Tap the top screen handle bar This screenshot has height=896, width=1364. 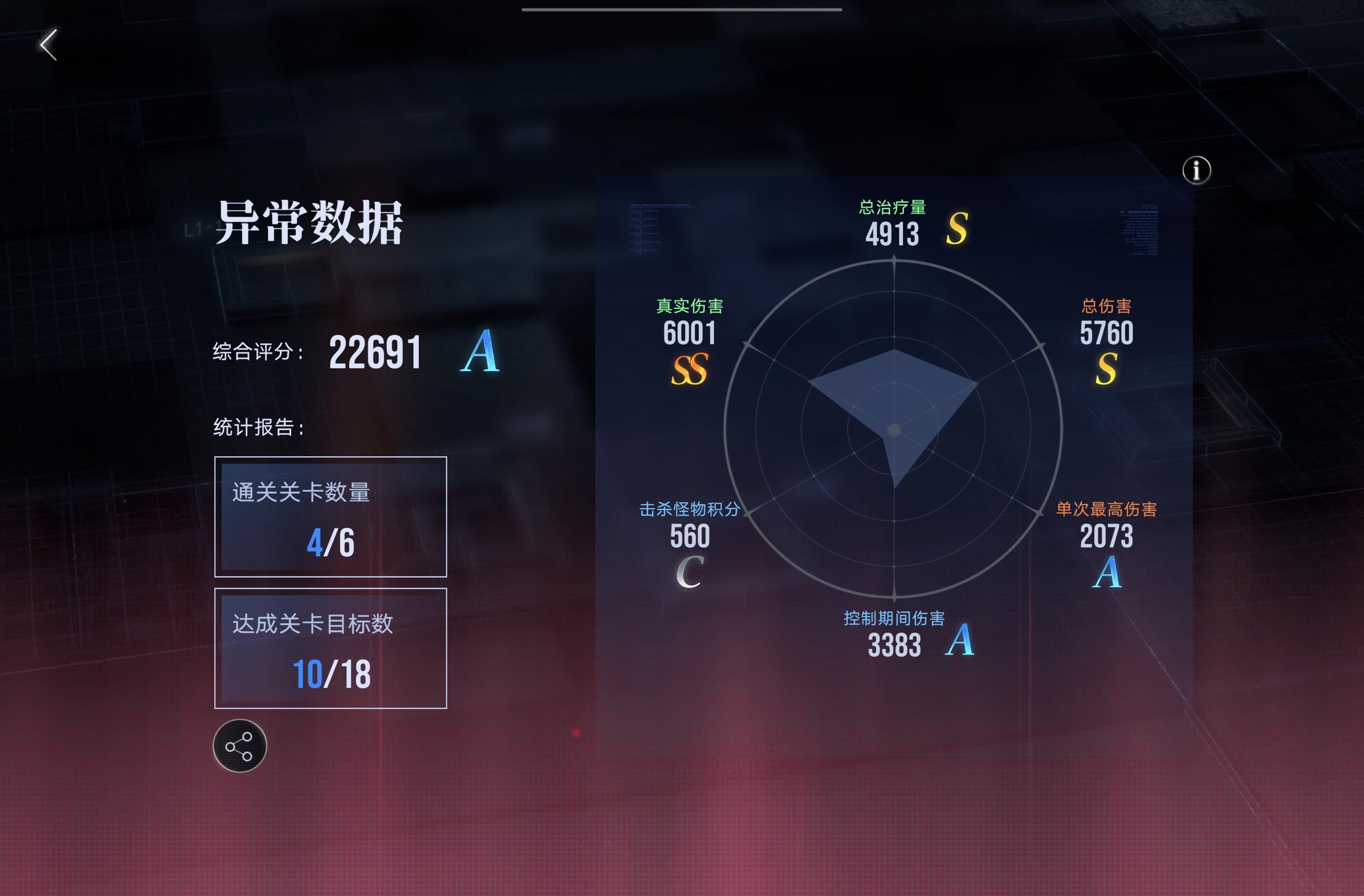[x=682, y=9]
